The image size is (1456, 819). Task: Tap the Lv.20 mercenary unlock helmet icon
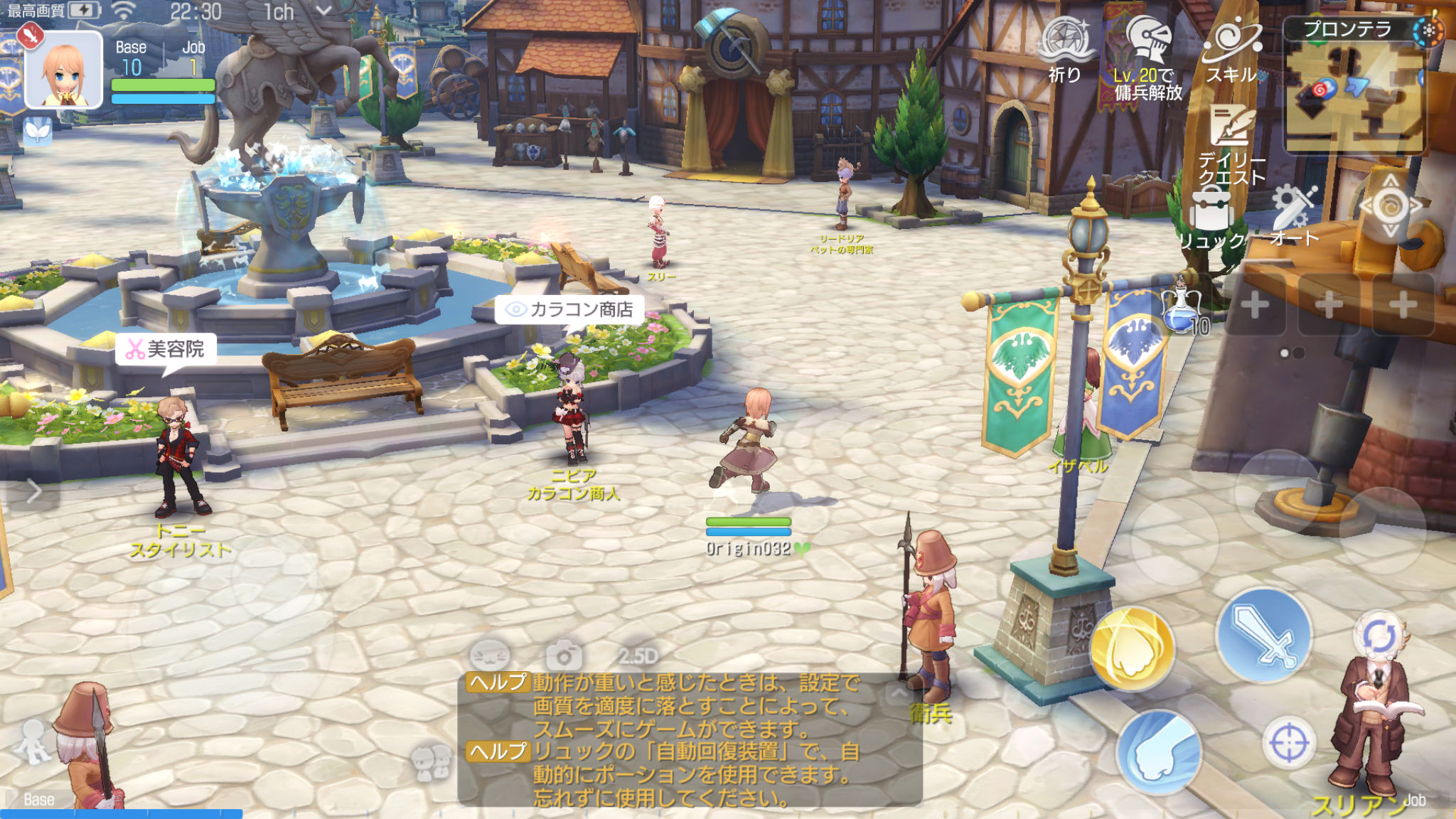click(1147, 44)
